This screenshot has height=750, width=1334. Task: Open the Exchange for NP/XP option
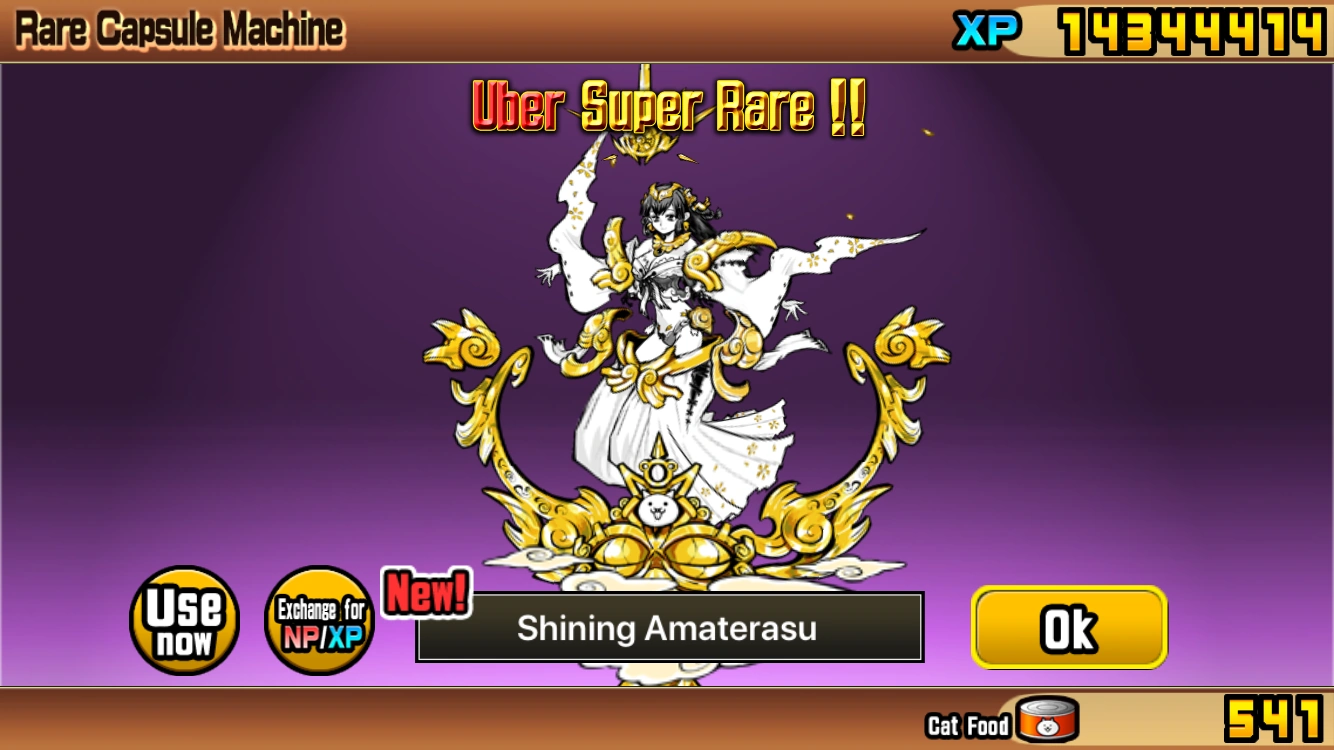coord(319,620)
